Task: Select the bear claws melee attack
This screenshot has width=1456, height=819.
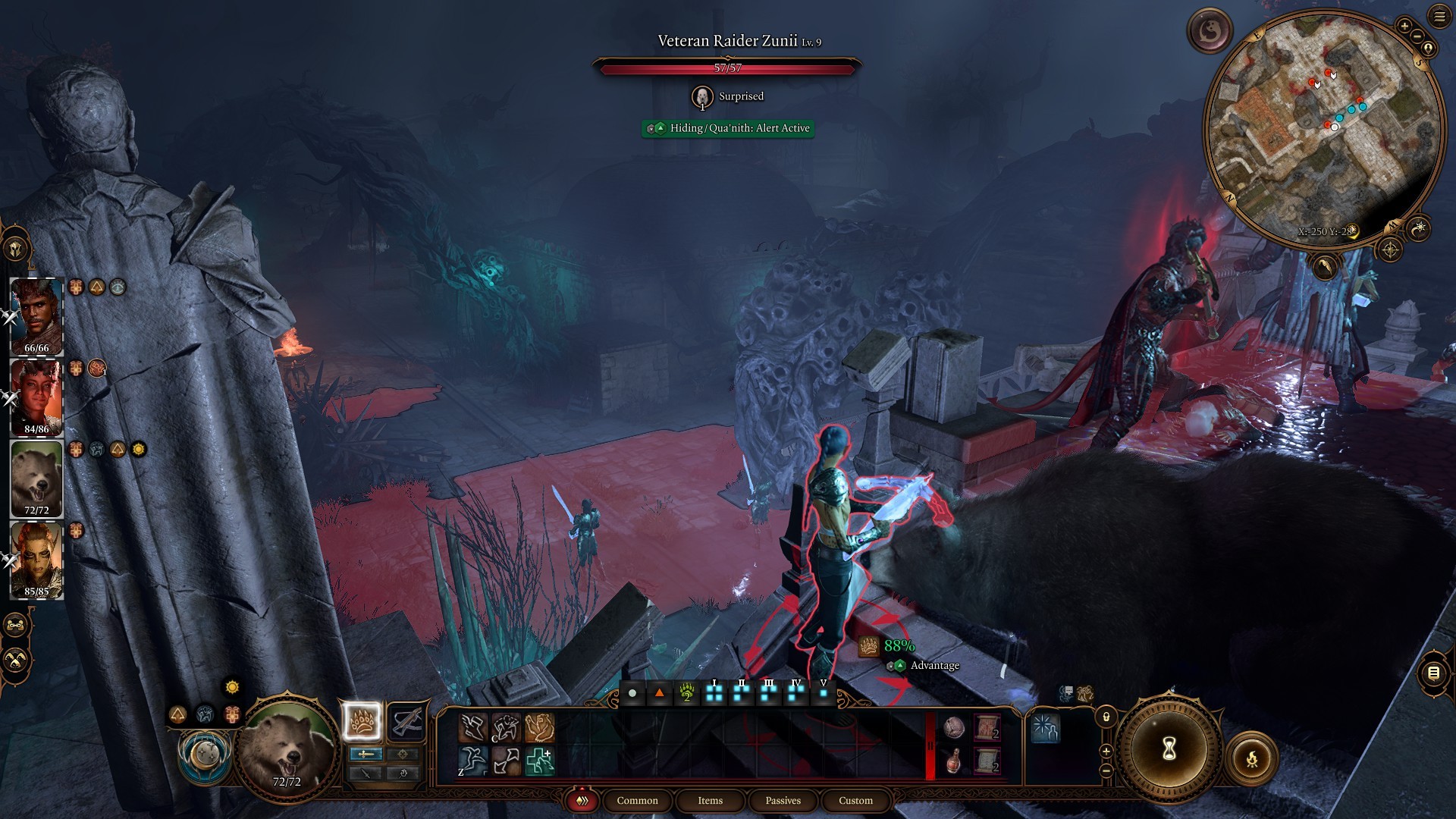Action: click(x=362, y=721)
